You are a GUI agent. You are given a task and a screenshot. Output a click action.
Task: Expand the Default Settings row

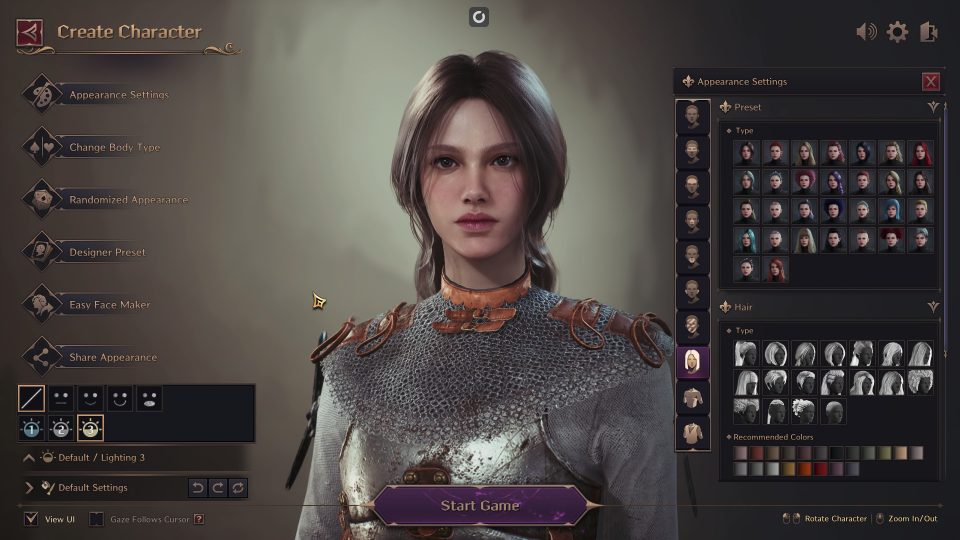point(29,488)
